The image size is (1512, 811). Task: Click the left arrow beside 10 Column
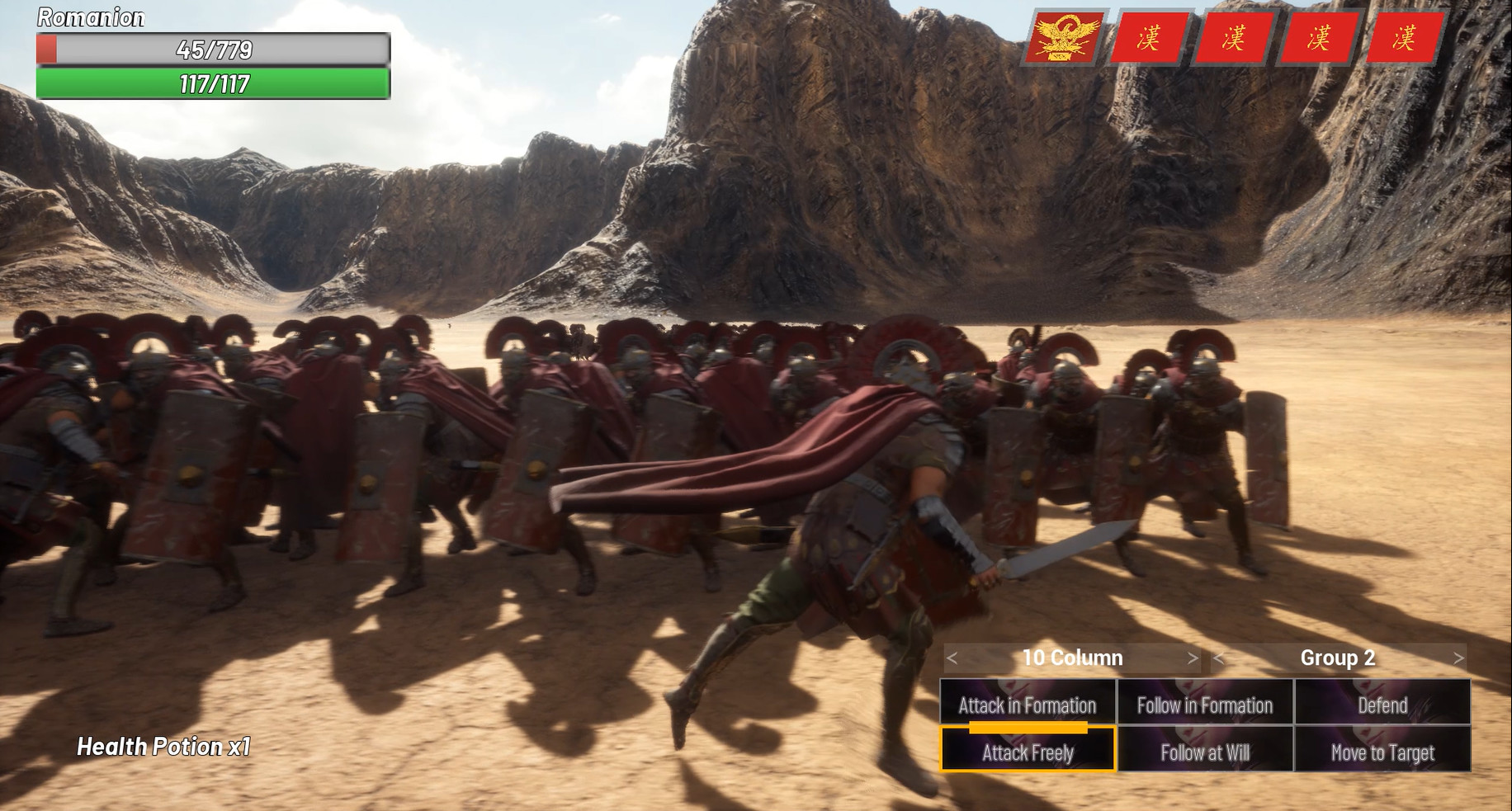point(951,658)
